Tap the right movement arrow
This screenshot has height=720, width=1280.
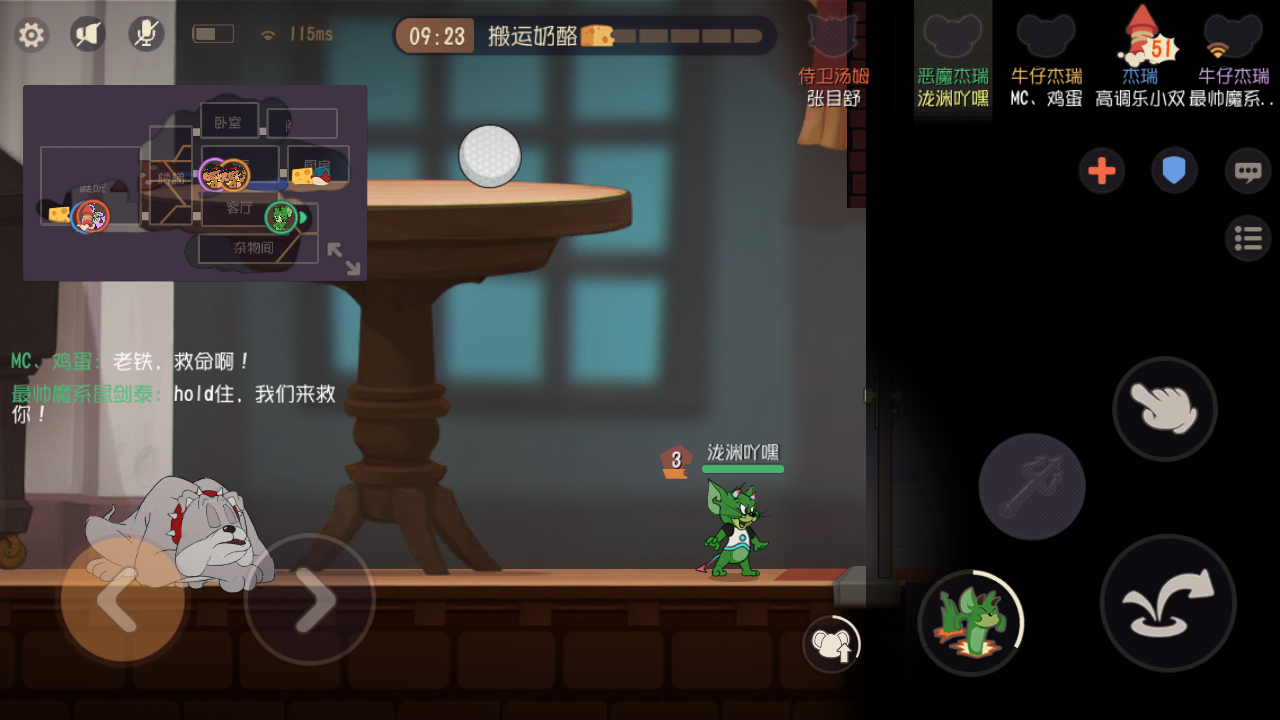(x=310, y=601)
